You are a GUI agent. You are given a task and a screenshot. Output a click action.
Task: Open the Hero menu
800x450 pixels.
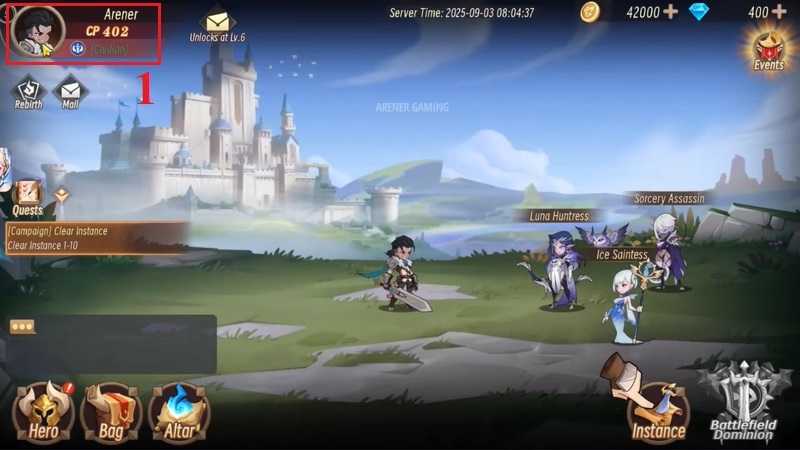(x=43, y=411)
